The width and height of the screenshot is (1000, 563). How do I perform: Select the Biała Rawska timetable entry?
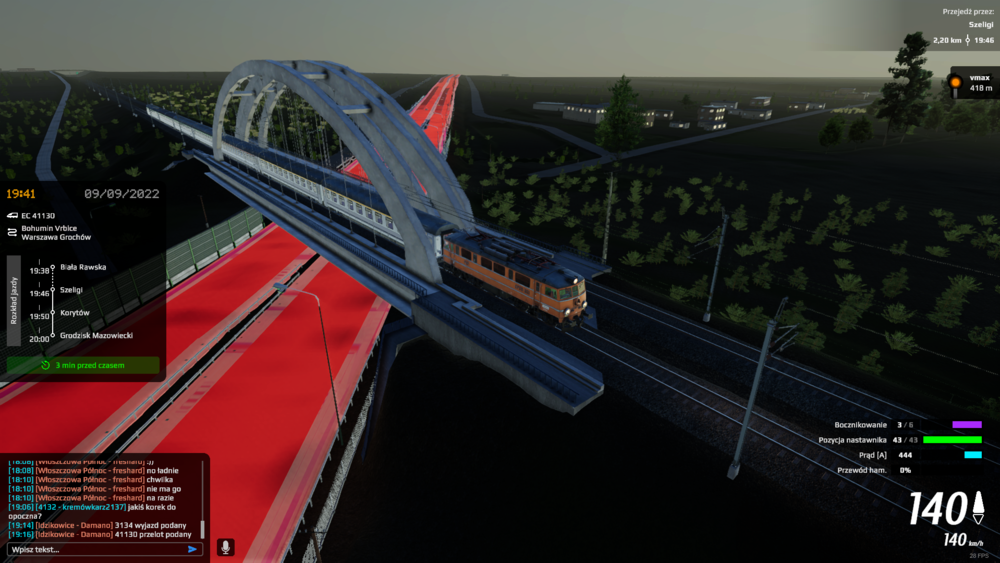coord(82,267)
